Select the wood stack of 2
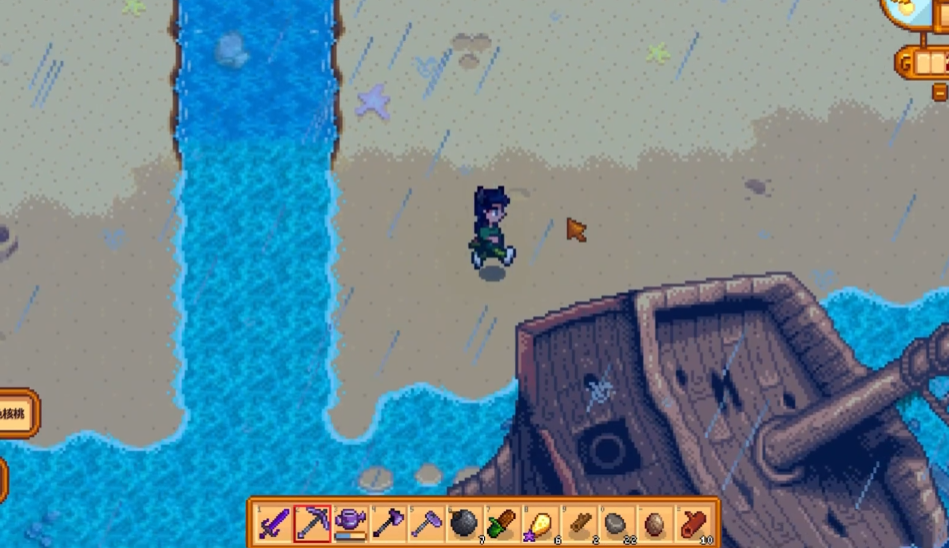The width and height of the screenshot is (949, 548). pos(577,522)
